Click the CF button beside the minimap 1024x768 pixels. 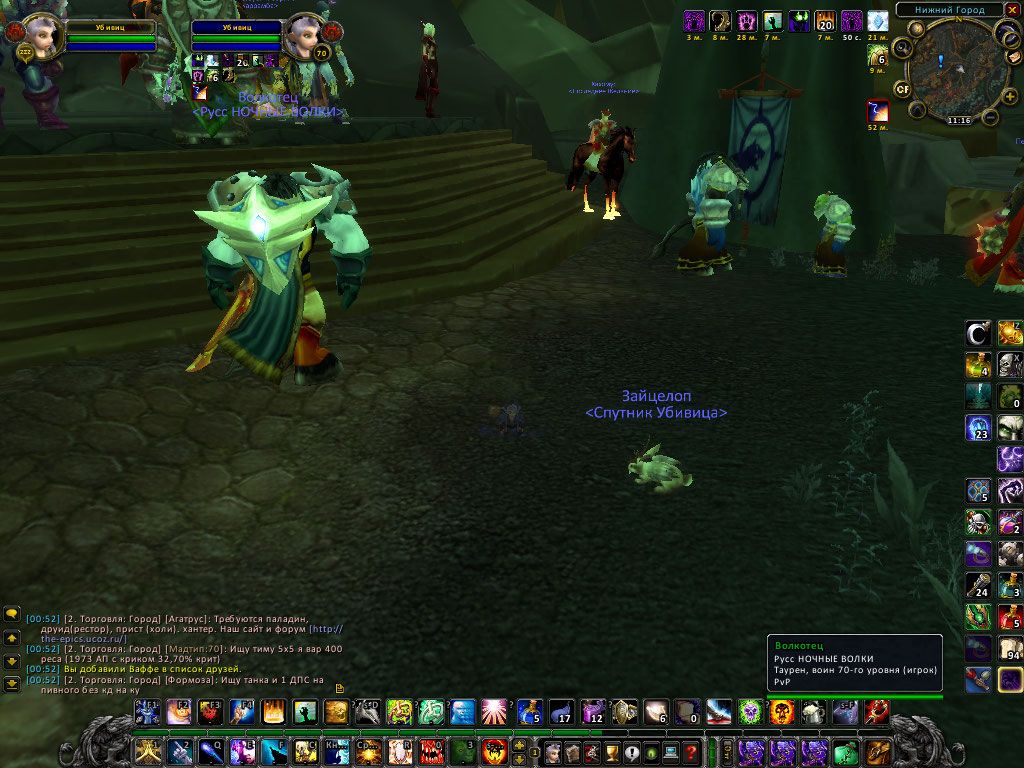point(902,88)
